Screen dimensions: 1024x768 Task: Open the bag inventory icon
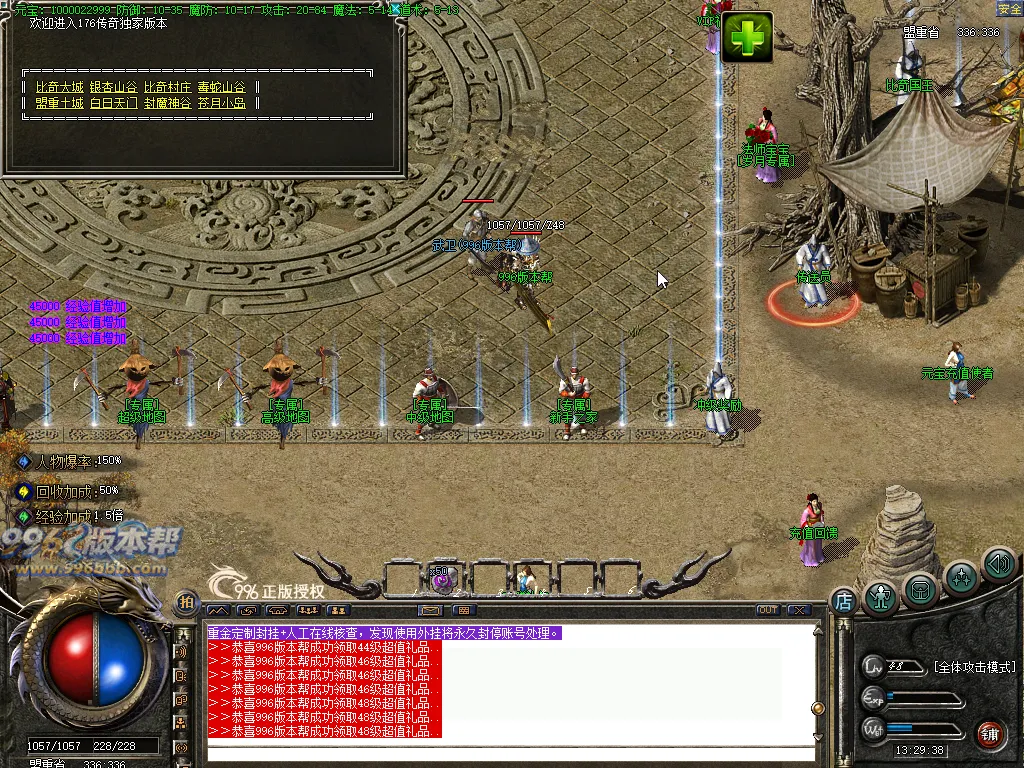coord(920,590)
